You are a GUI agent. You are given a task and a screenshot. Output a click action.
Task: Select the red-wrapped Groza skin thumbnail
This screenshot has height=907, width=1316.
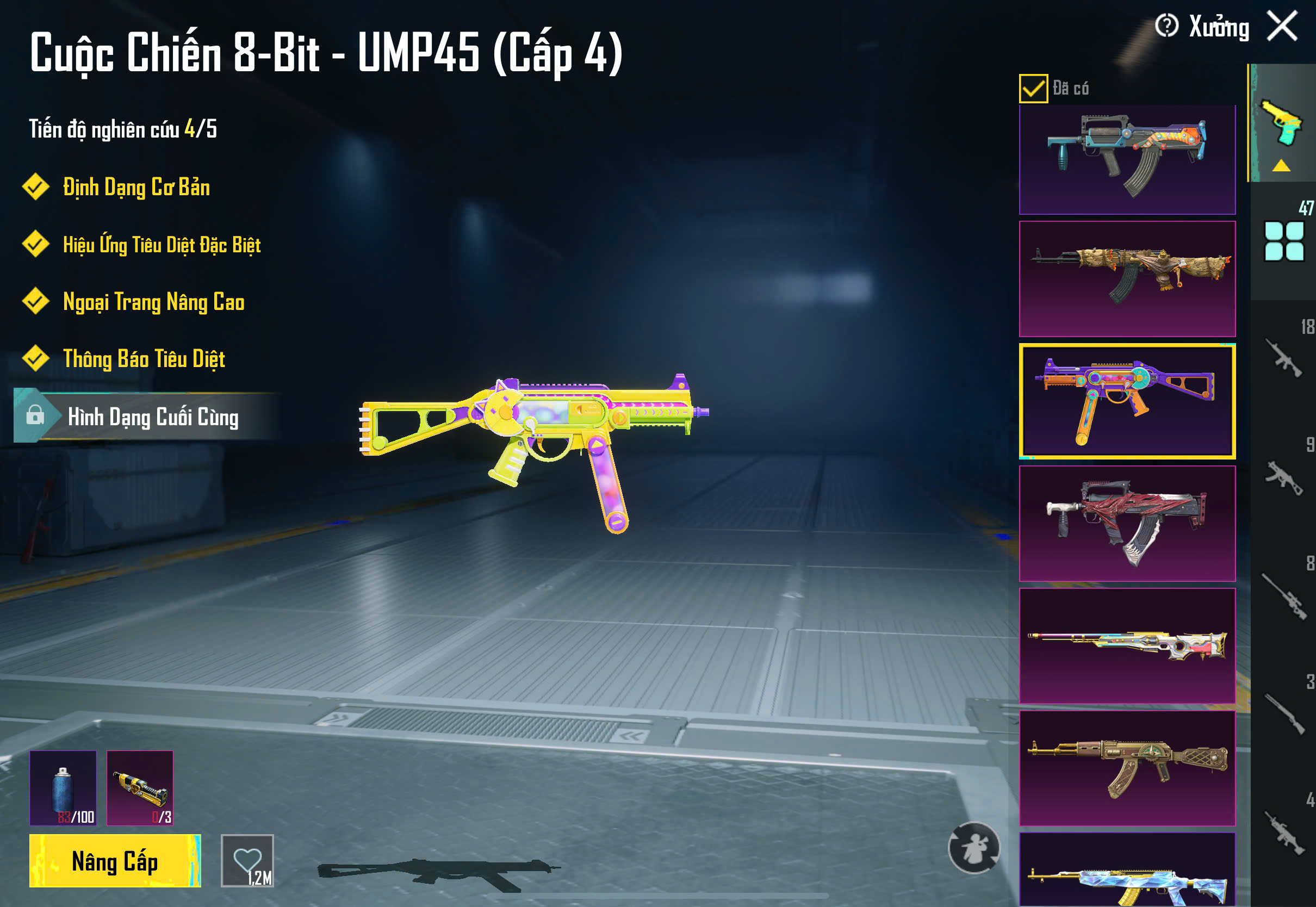point(1127,524)
